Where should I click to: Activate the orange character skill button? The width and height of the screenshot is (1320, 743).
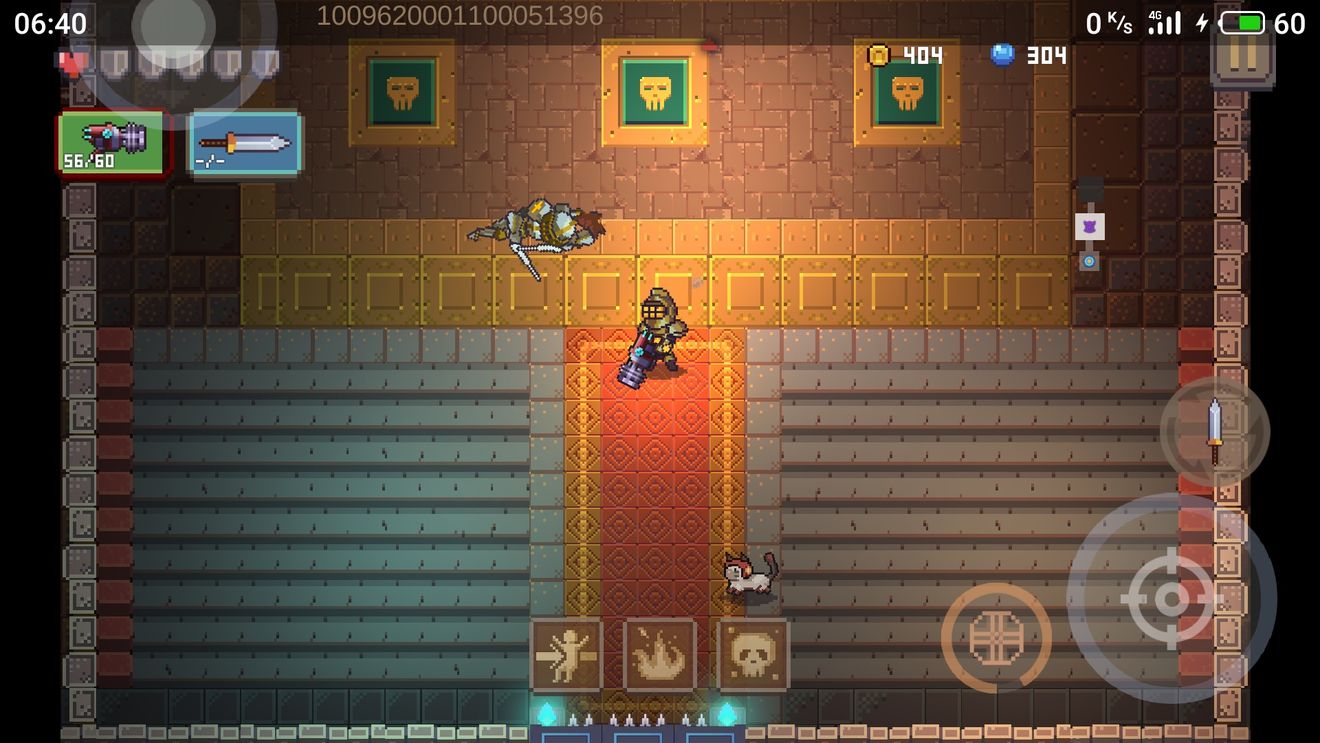(996, 637)
